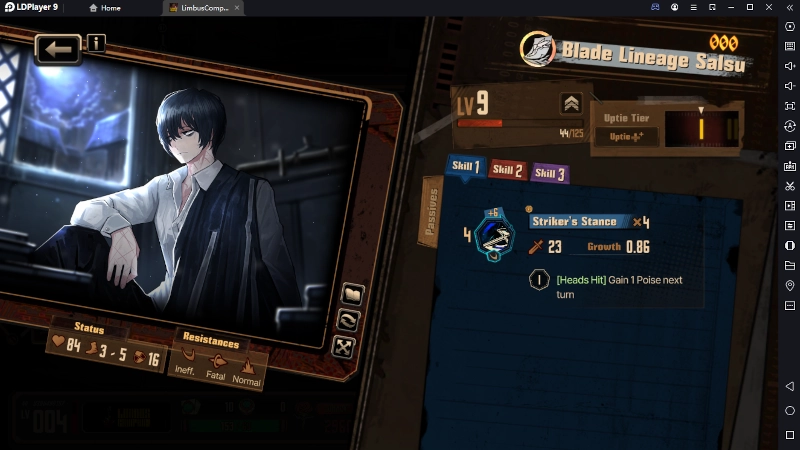Open the info icon beside back arrow
This screenshot has height=450, width=800.
coord(96,43)
